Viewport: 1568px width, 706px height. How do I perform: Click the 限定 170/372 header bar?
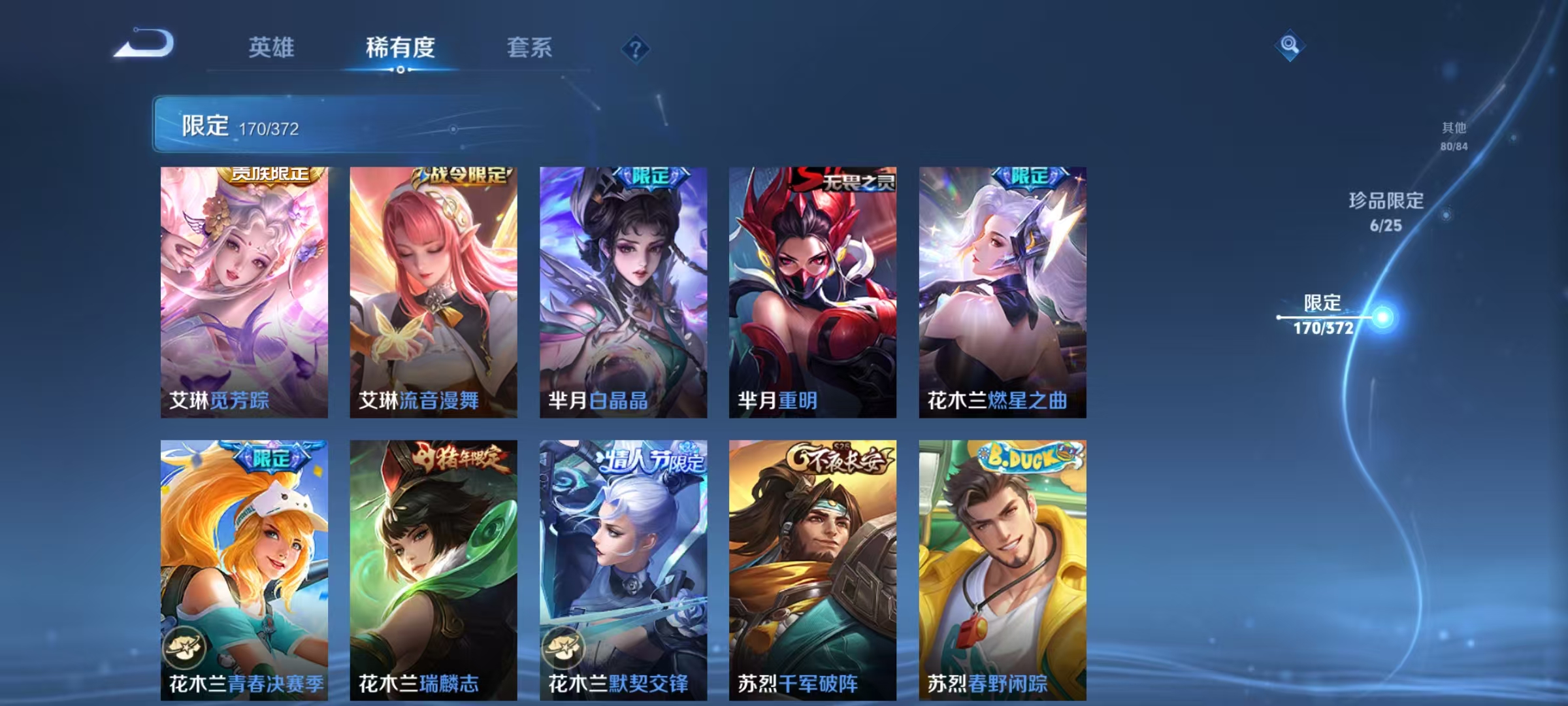point(274,127)
